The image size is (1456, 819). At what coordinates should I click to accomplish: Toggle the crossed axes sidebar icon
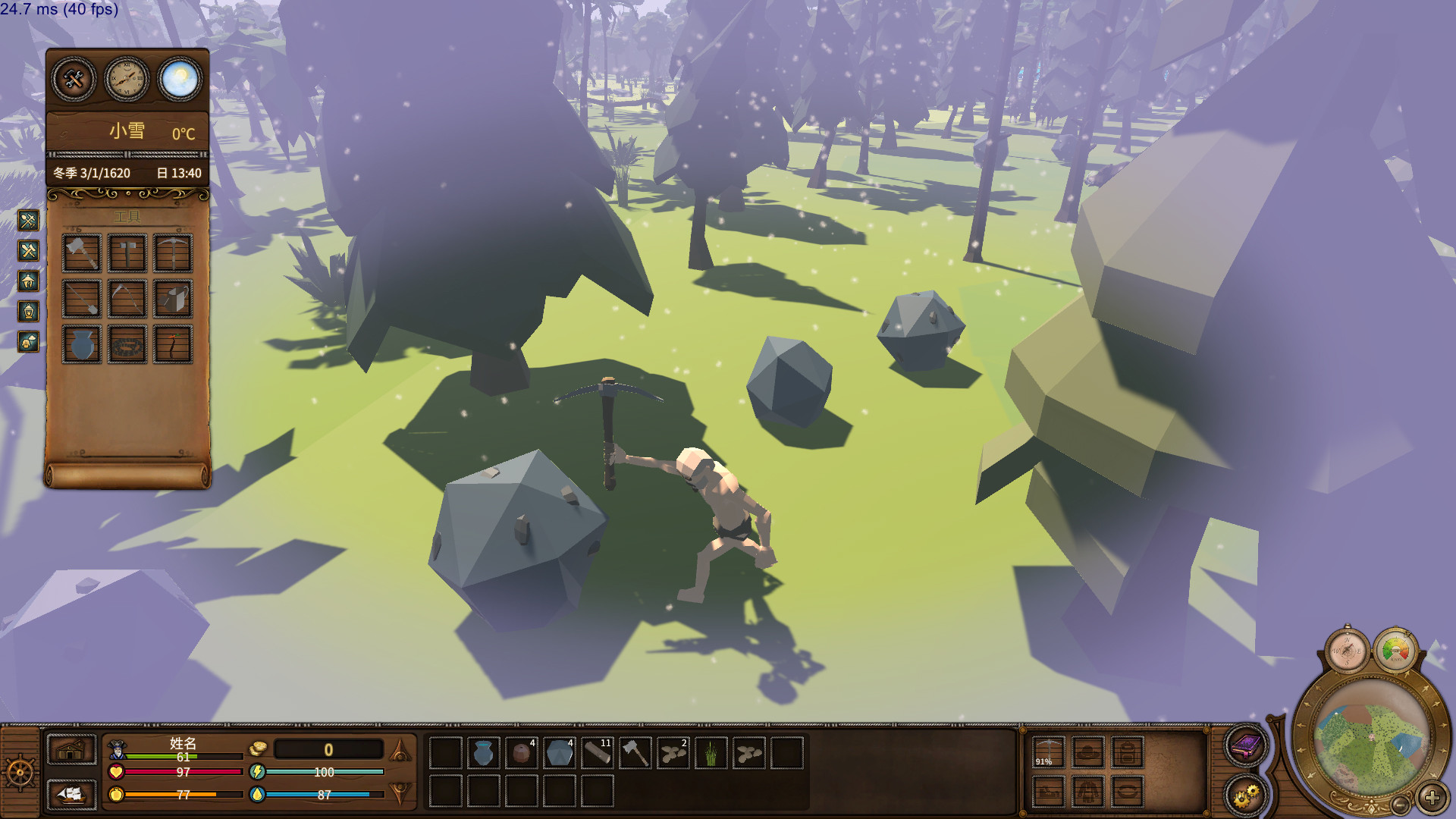(x=28, y=249)
